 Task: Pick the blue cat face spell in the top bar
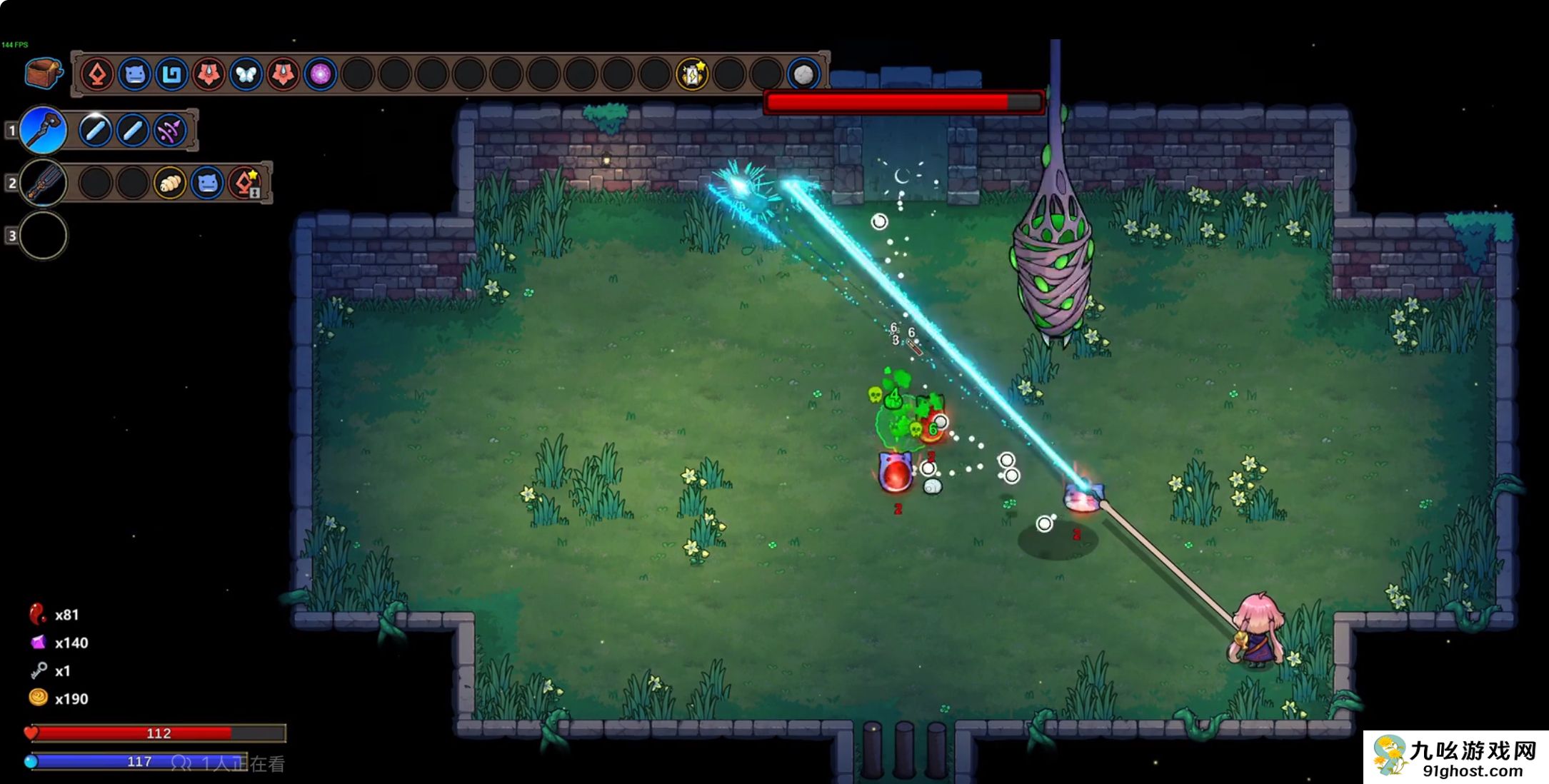134,74
